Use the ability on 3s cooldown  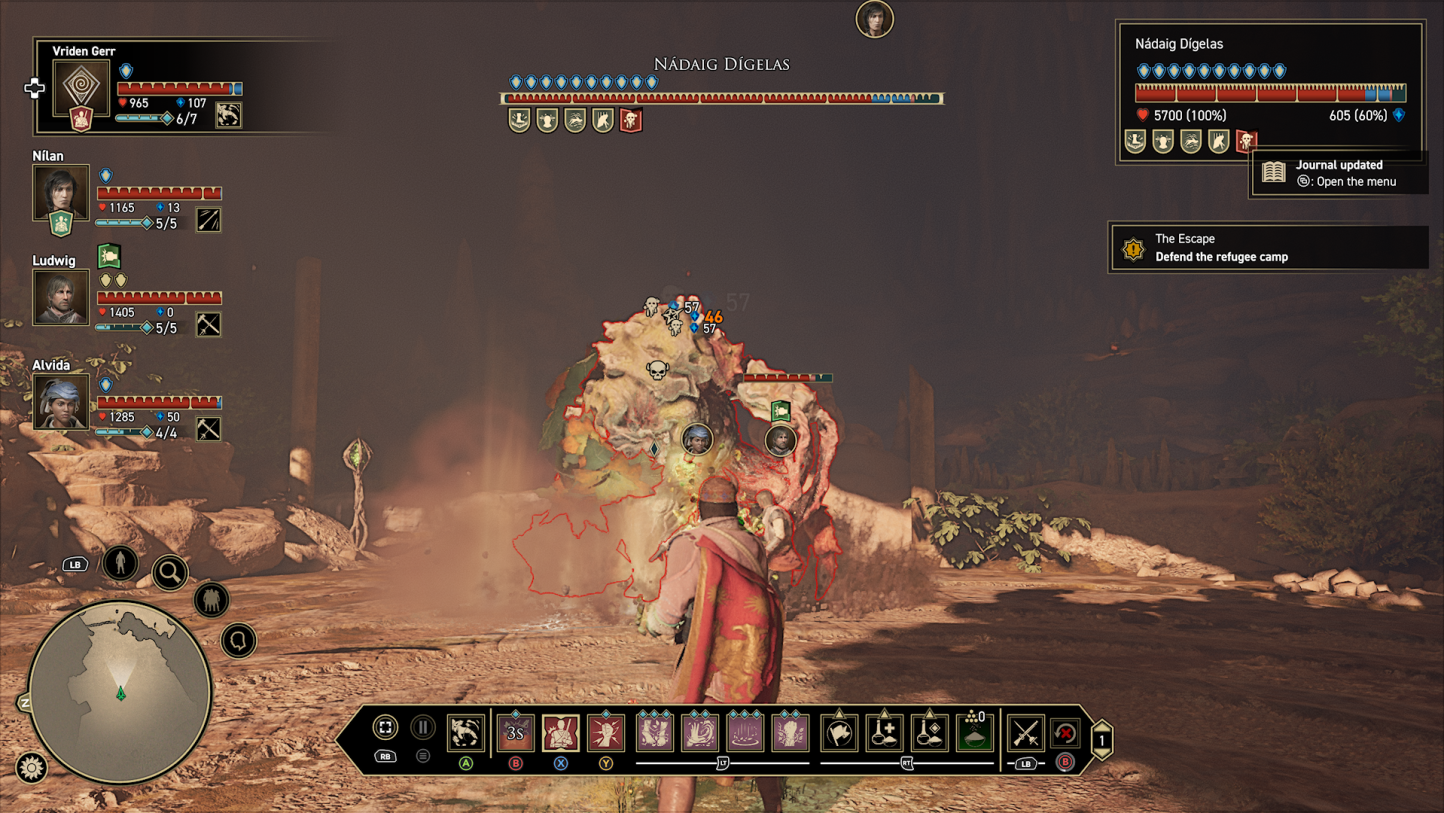(x=515, y=733)
